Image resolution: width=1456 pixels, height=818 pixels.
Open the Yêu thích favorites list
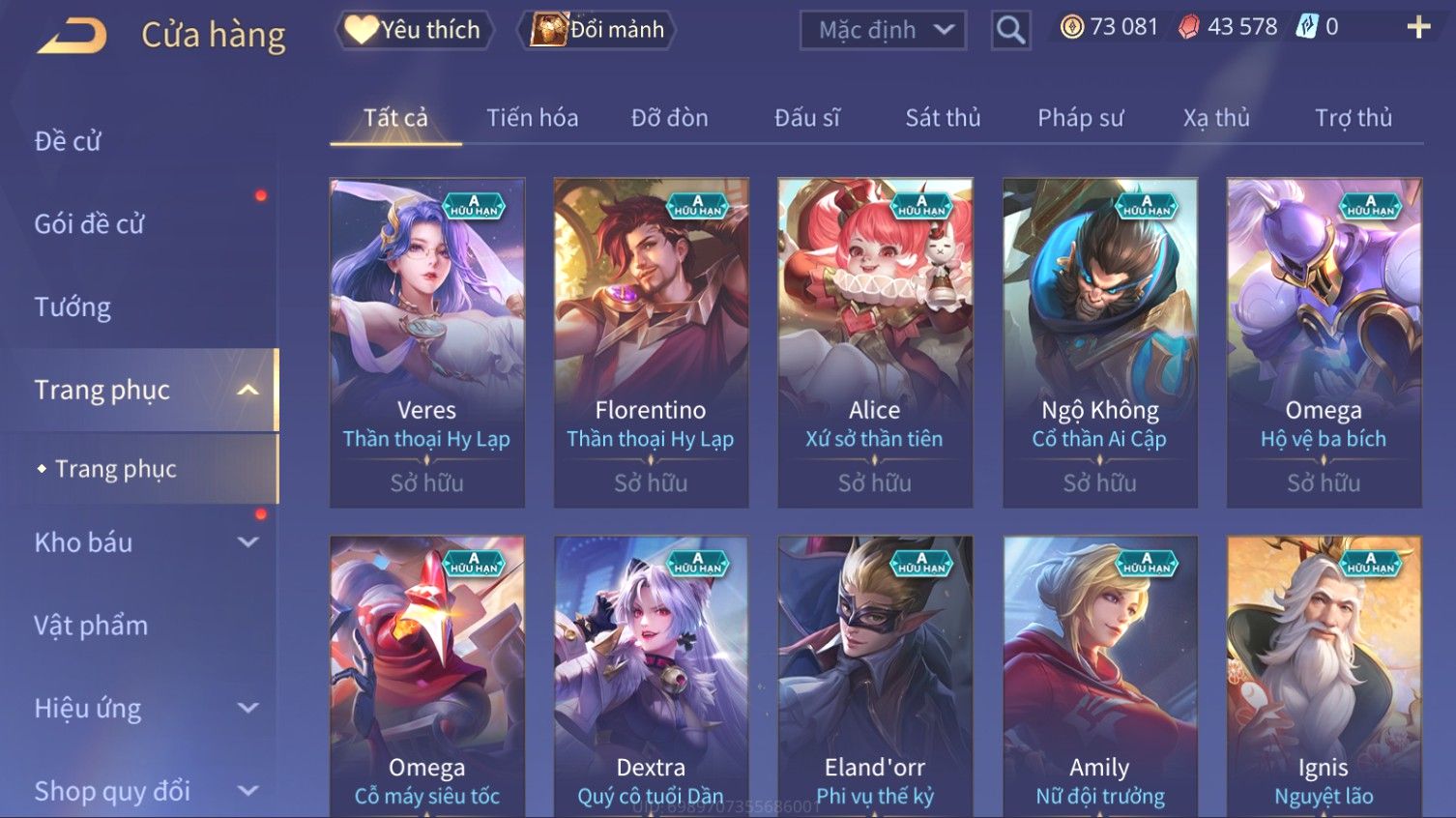[414, 30]
